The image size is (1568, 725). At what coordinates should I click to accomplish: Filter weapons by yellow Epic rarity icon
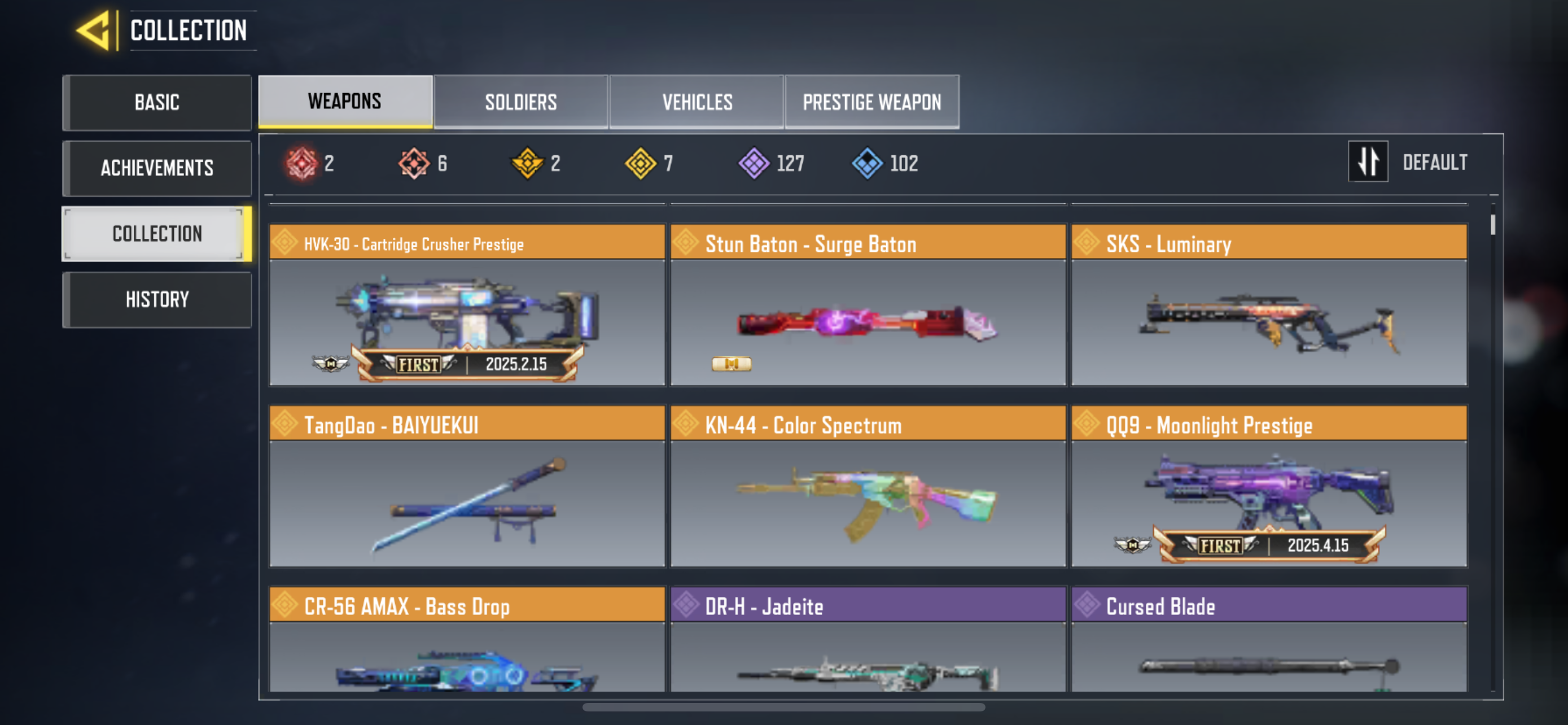coord(640,163)
